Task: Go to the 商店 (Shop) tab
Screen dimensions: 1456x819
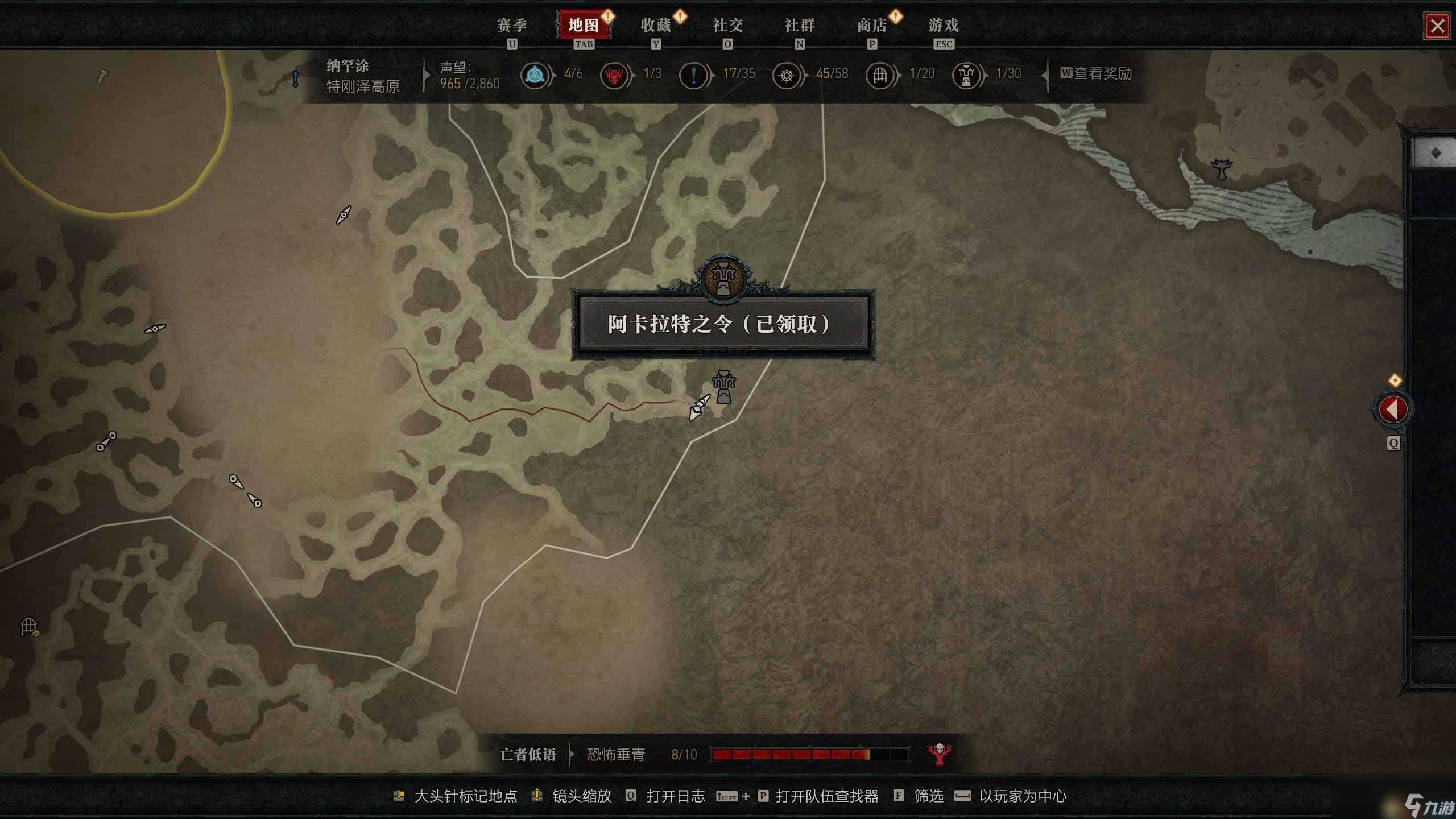Action: pos(872,26)
